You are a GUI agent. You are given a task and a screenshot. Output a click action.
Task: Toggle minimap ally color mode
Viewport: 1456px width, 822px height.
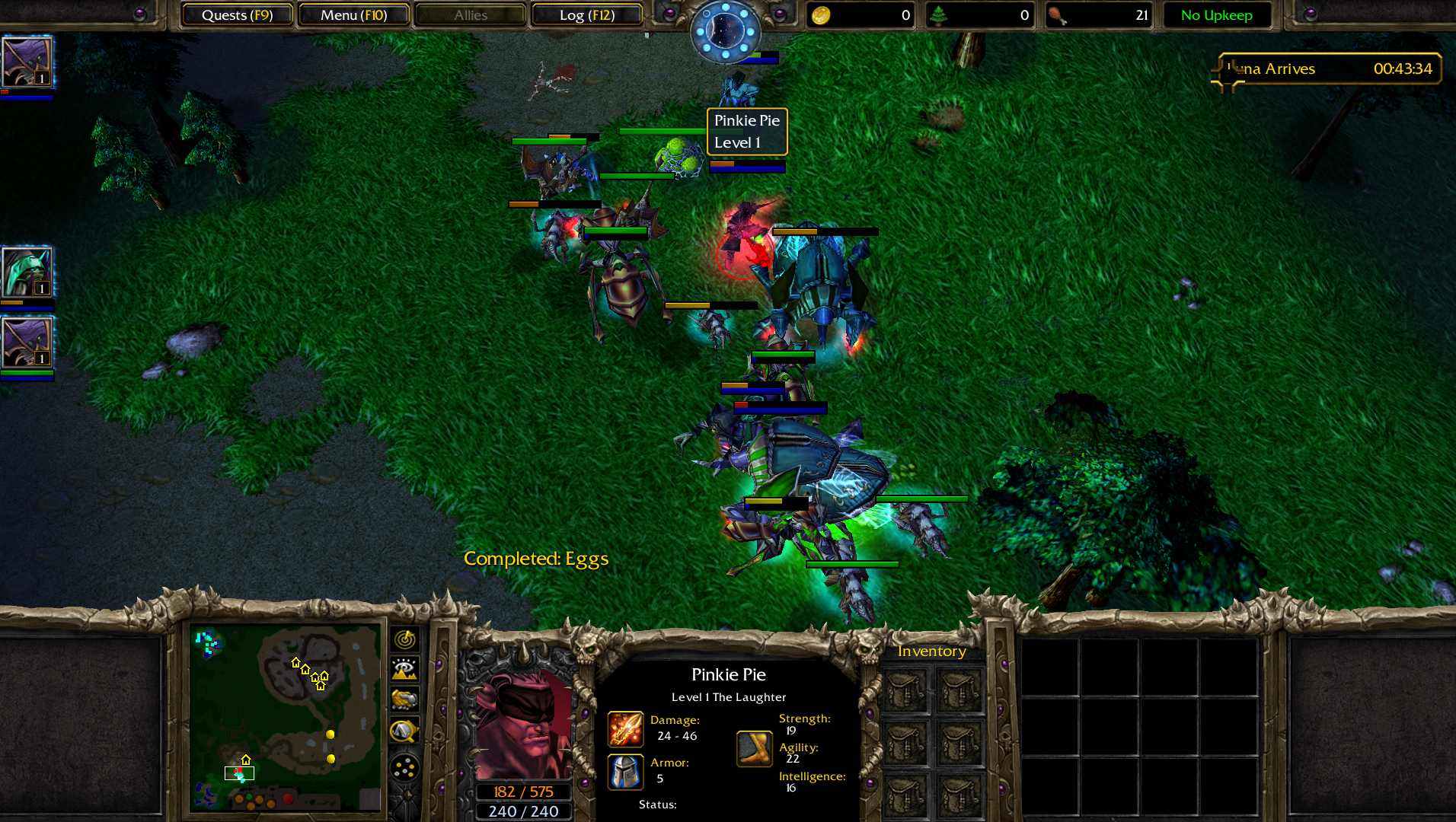click(x=404, y=699)
